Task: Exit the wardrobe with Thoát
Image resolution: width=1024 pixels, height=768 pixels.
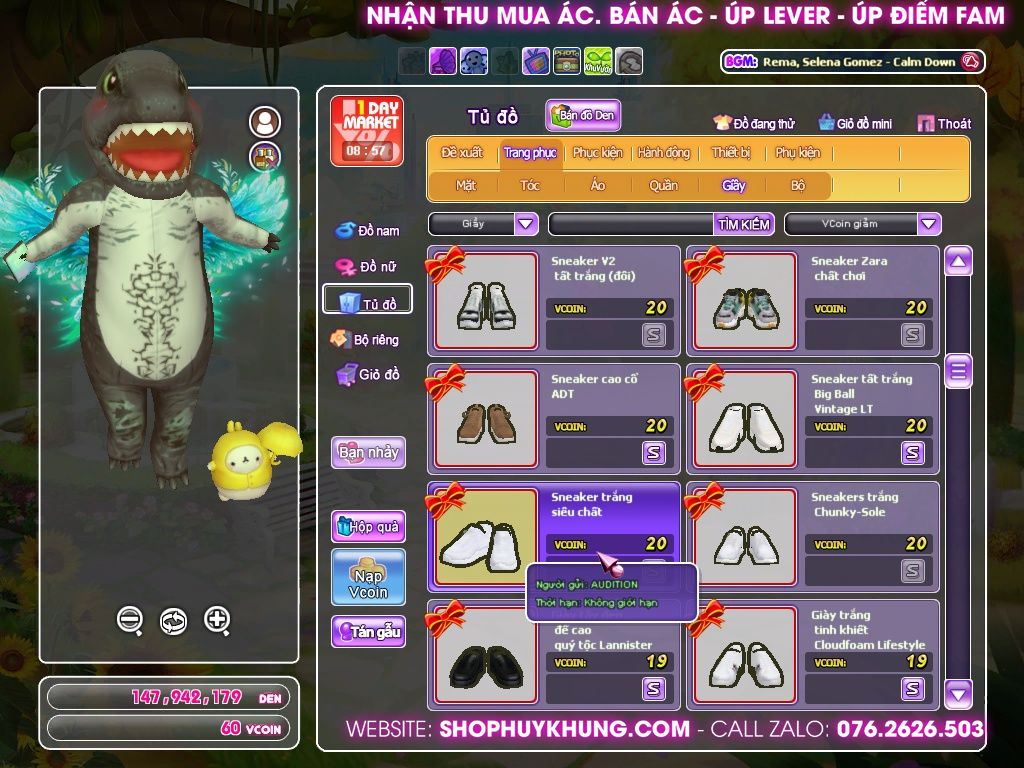Action: pos(945,123)
